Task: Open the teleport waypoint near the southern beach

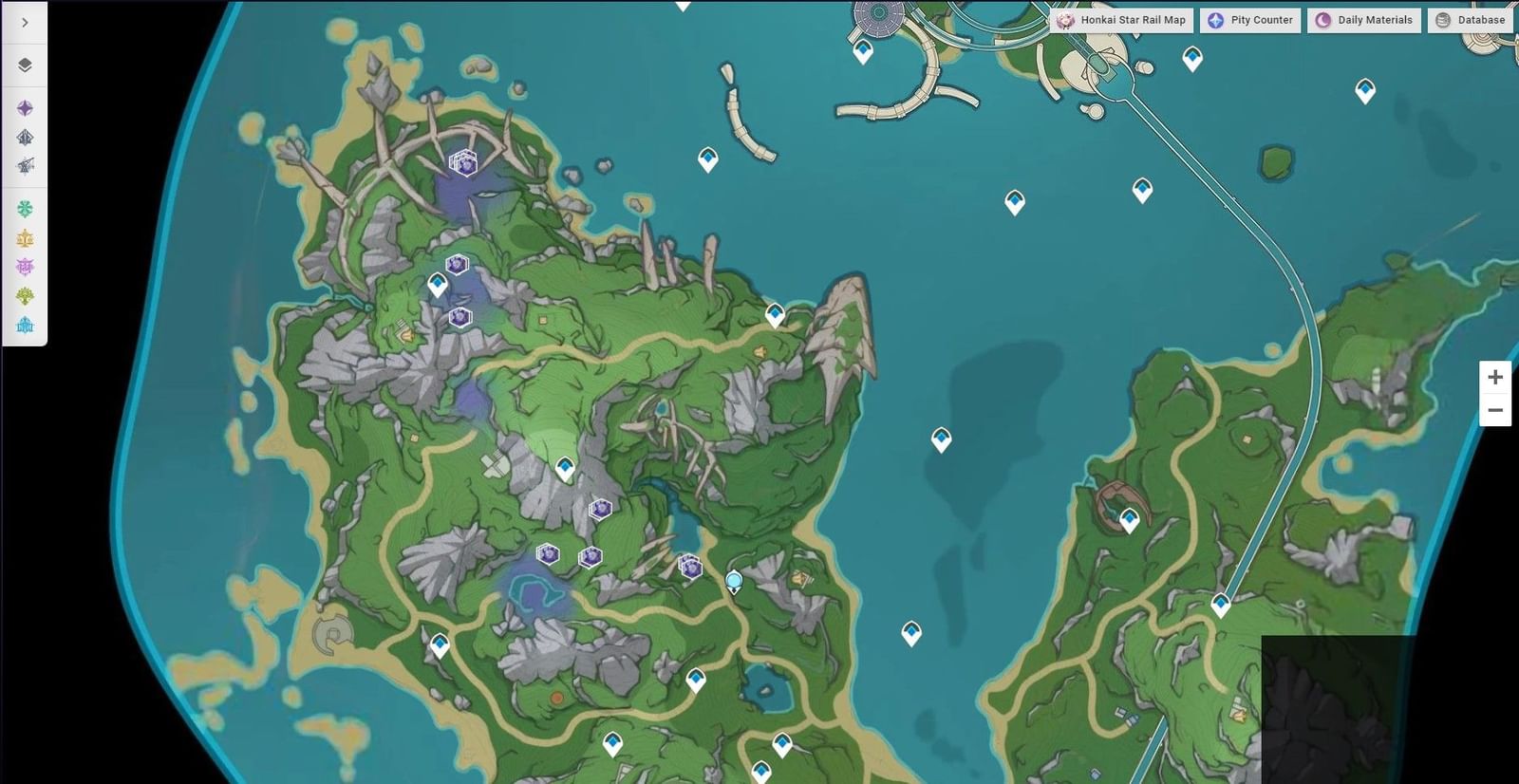Action: (x=440, y=644)
